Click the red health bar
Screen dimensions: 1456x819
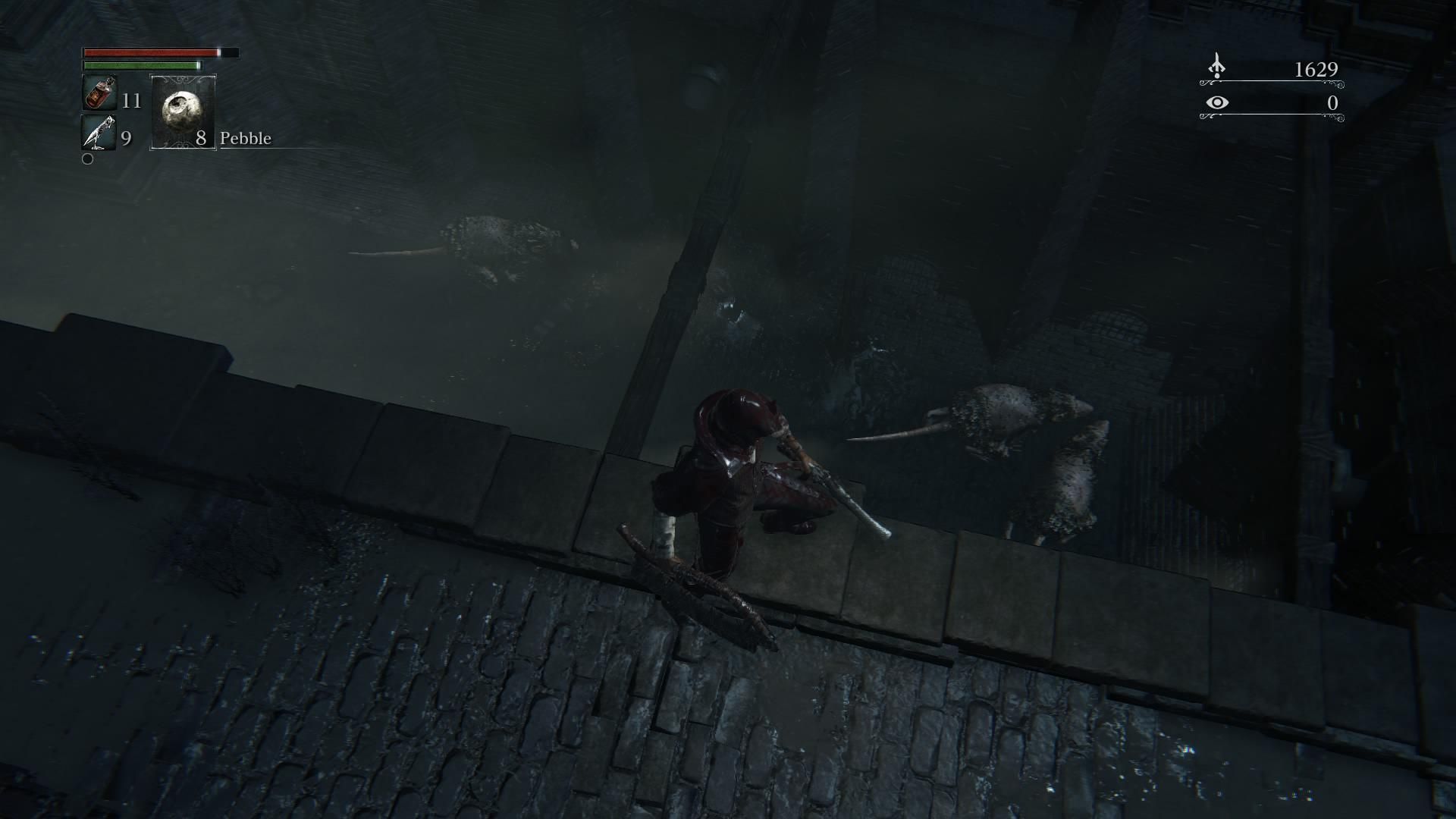click(x=148, y=53)
